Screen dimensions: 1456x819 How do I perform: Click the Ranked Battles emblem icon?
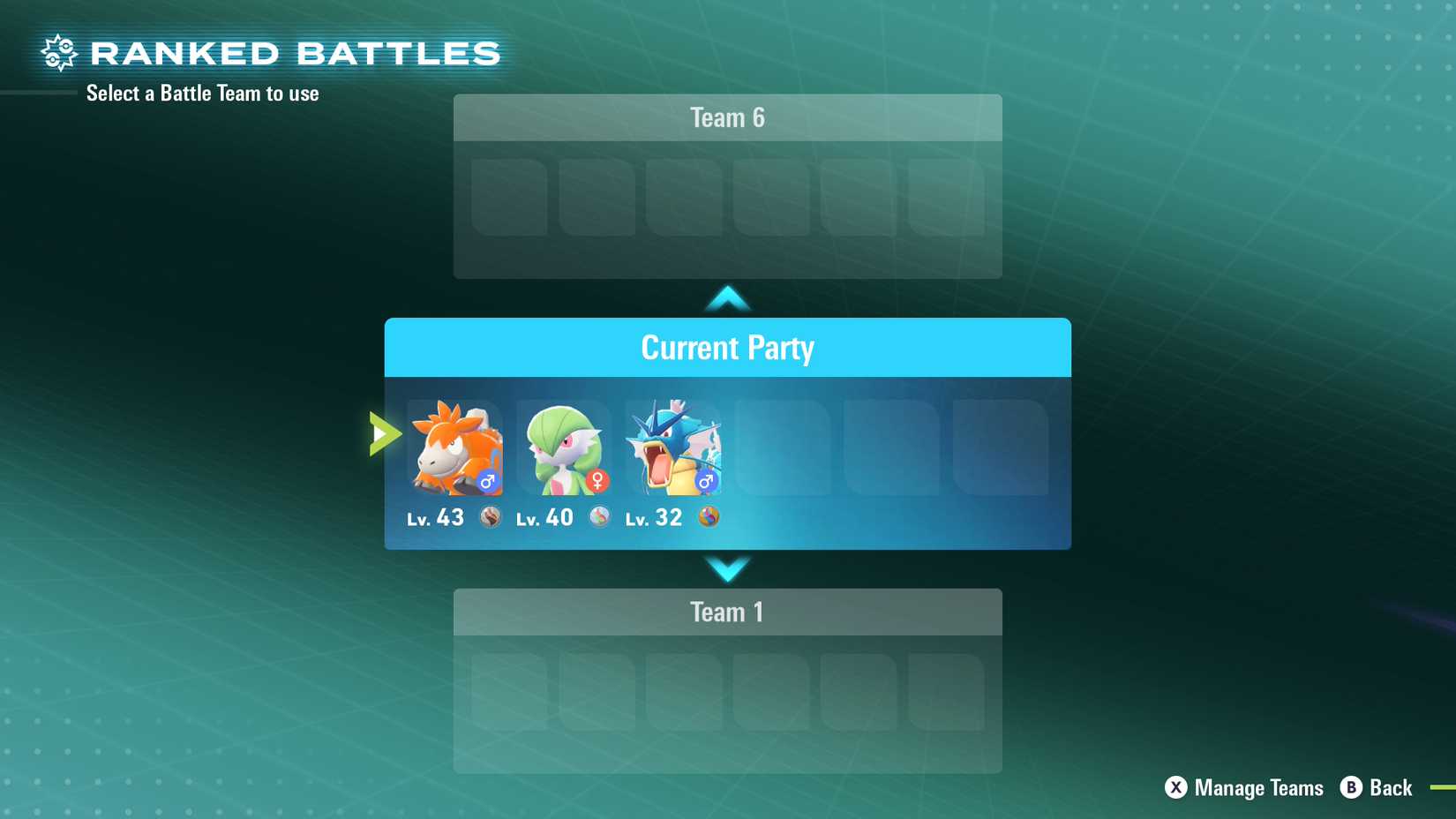pos(59,52)
